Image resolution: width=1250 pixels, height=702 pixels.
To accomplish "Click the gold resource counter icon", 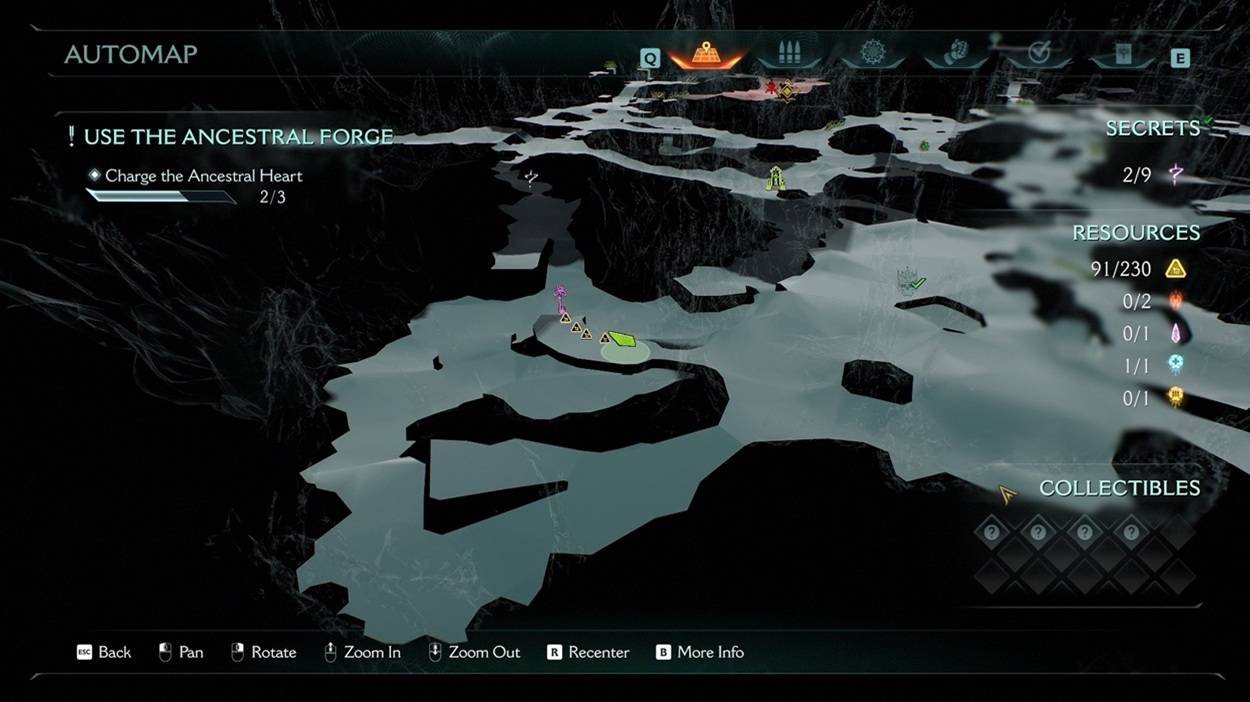I will (x=1176, y=268).
